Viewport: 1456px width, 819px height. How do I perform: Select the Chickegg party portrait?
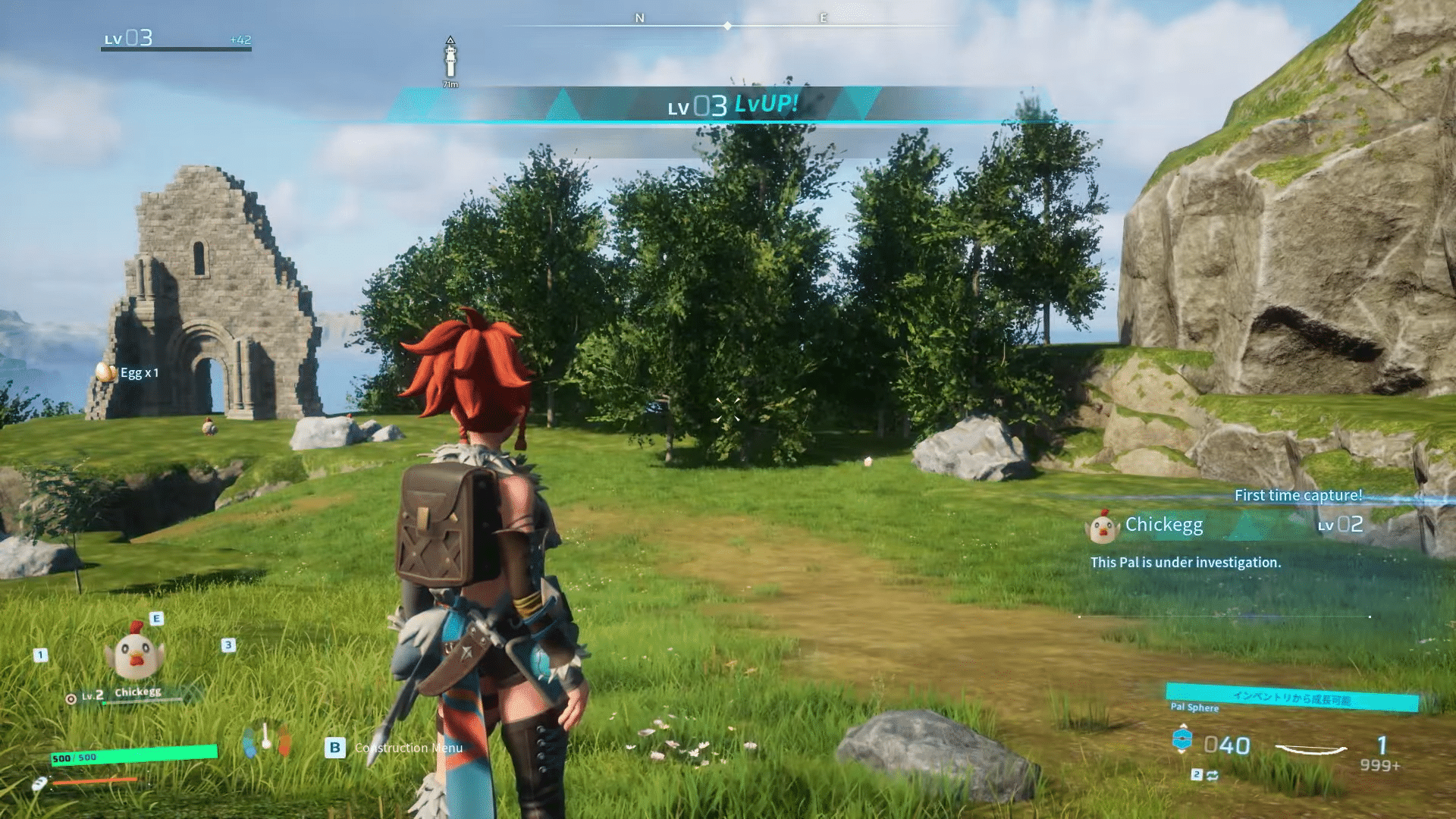tap(136, 655)
